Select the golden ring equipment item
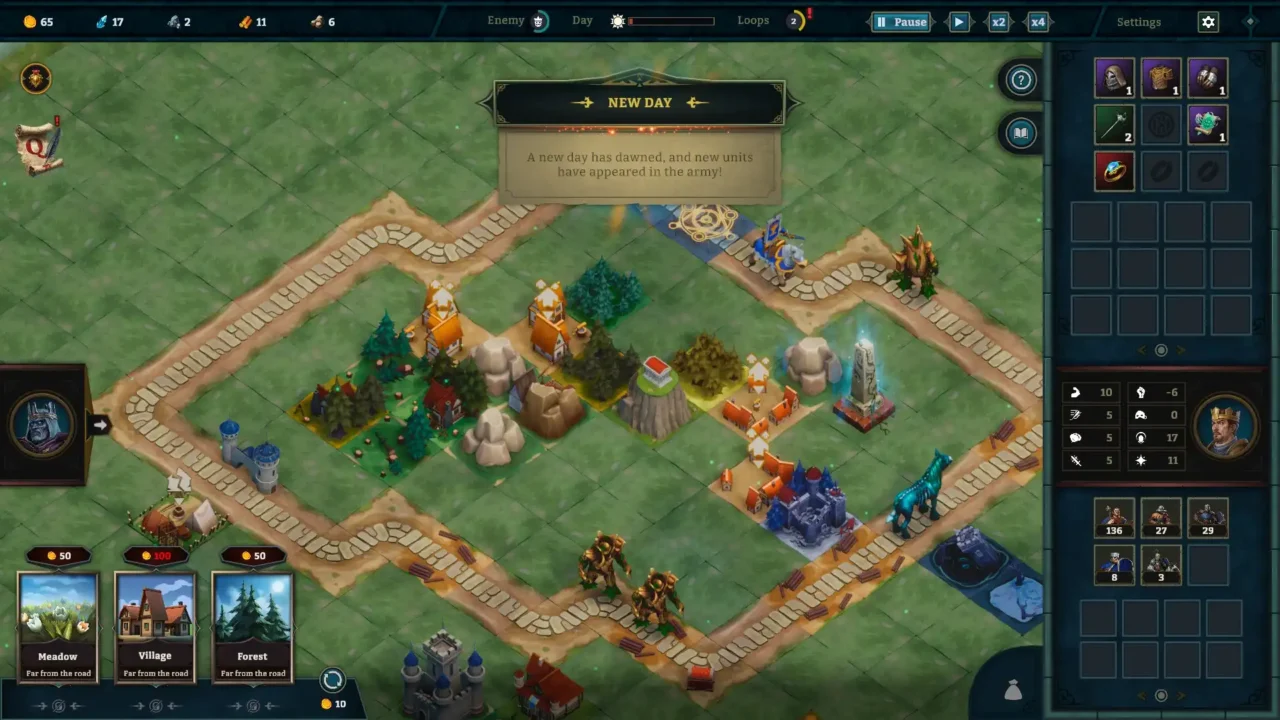The width and height of the screenshot is (1280, 720). tap(1114, 170)
